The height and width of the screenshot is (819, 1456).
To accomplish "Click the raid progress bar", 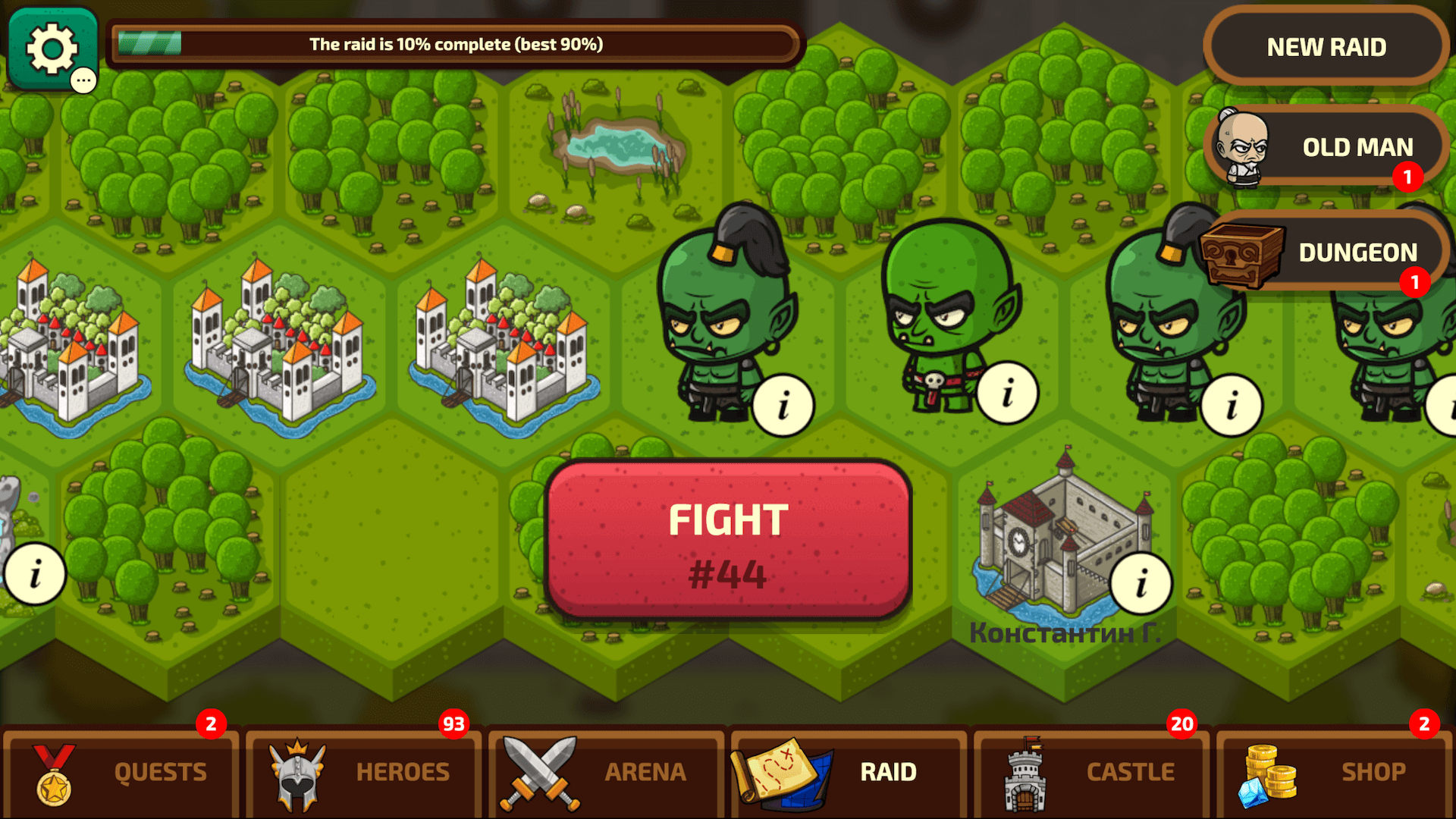I will point(455,44).
